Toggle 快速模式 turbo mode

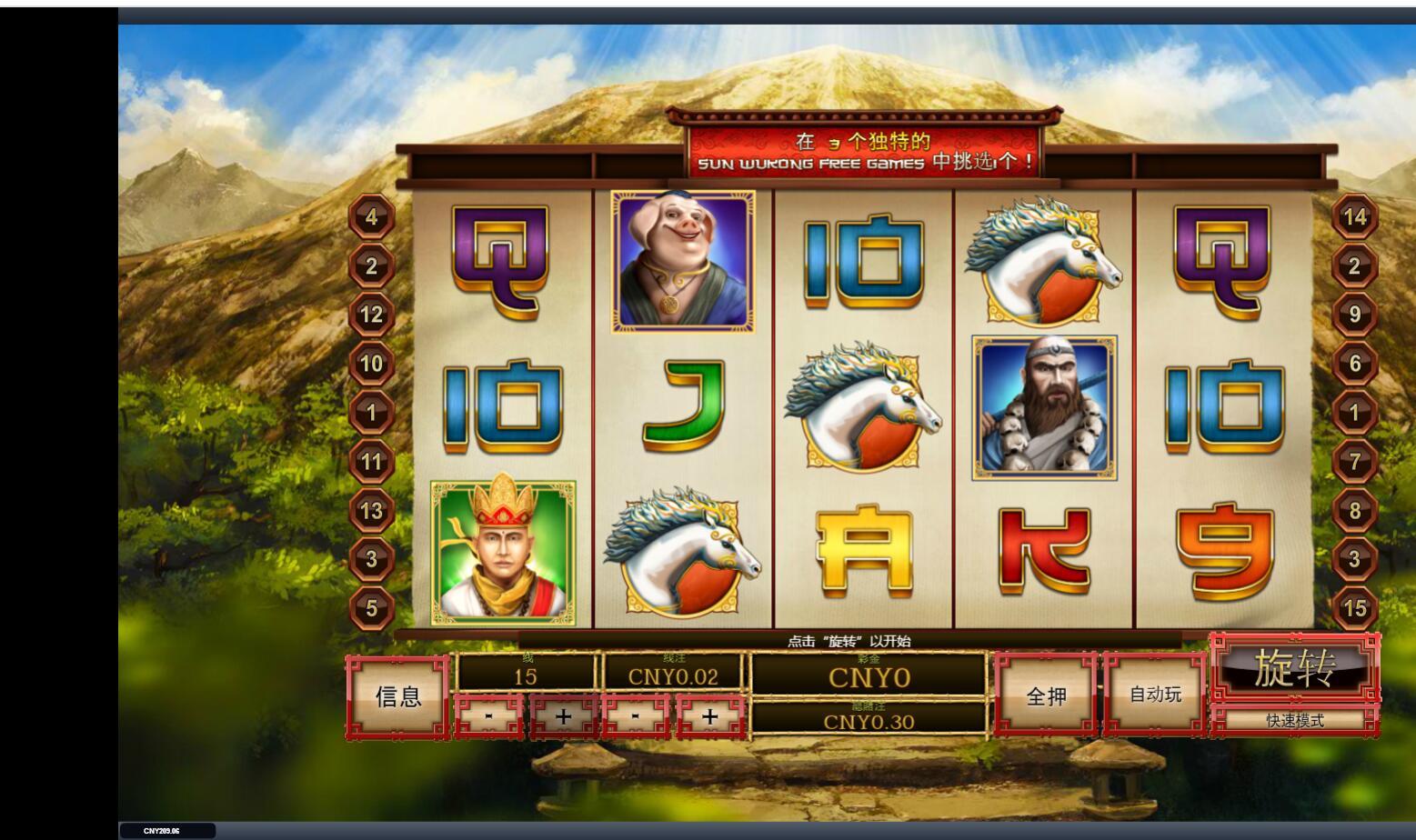[1295, 721]
